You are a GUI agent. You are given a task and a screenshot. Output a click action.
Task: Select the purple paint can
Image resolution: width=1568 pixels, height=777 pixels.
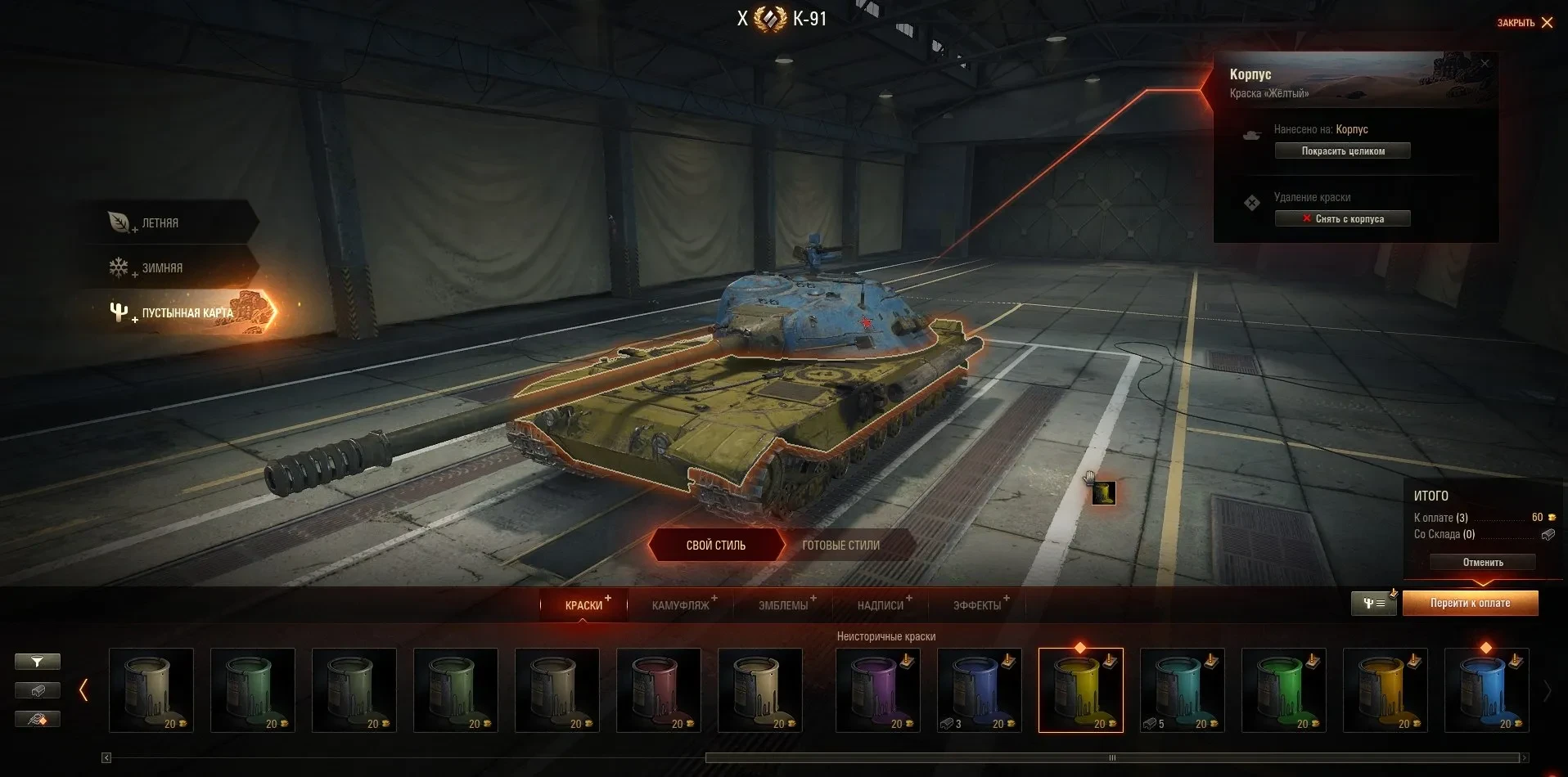click(877, 689)
